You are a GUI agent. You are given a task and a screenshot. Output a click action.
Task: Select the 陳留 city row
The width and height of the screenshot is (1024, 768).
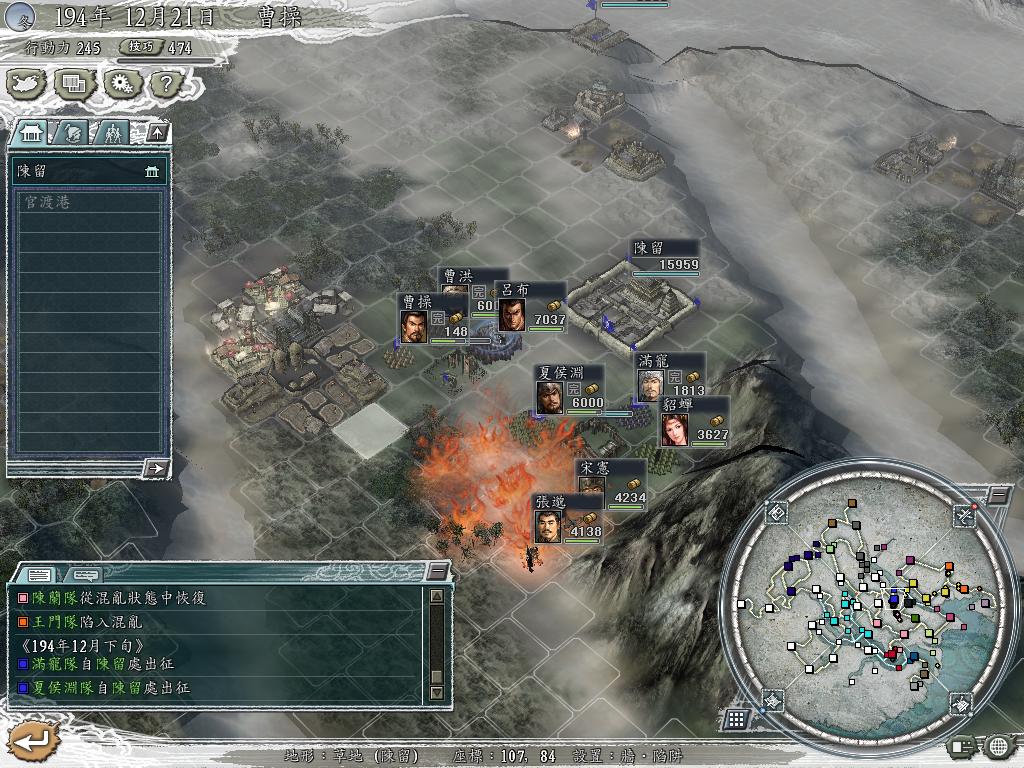tap(87, 171)
